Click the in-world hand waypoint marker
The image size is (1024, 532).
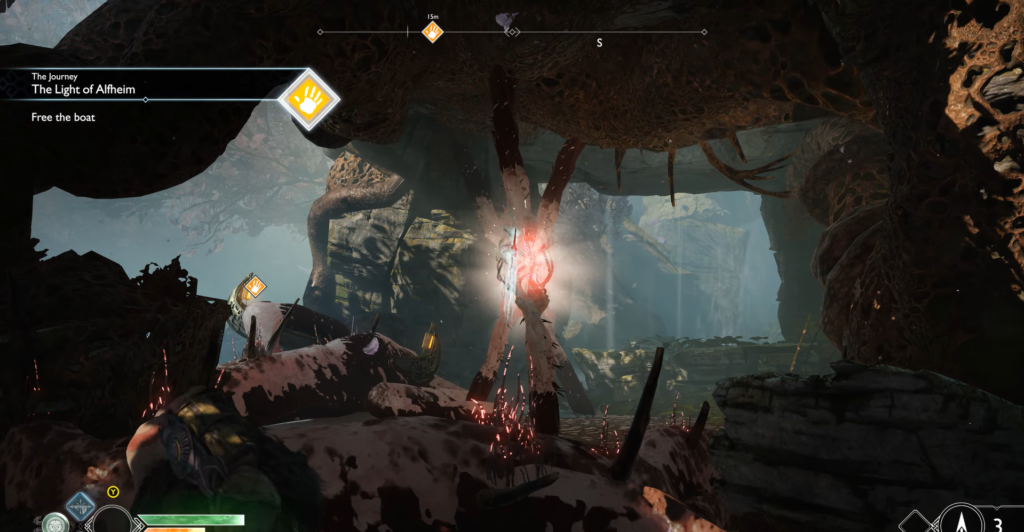255,287
